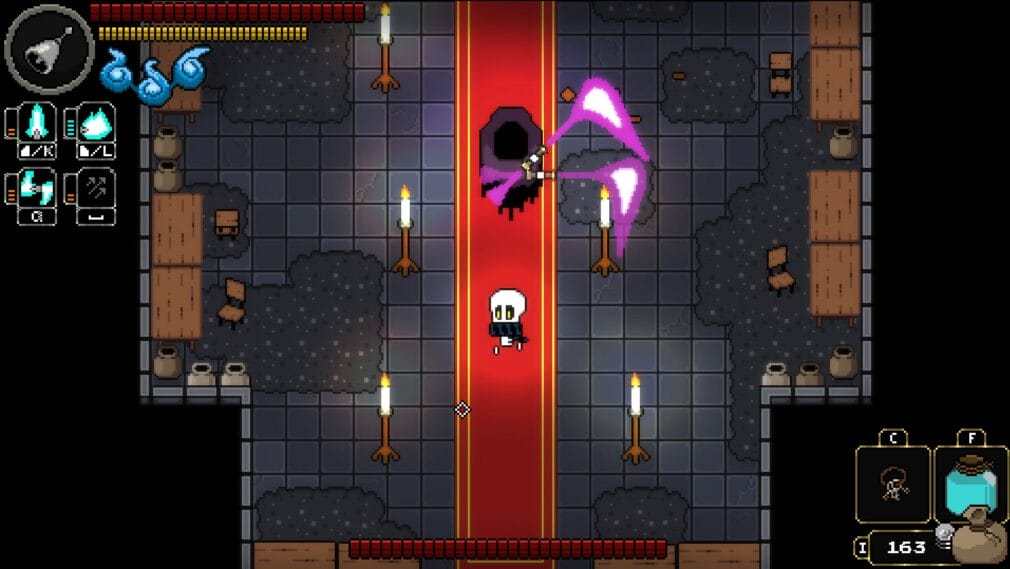
Task: Use the cyan potion jar
Action: pyautogui.click(x=970, y=484)
